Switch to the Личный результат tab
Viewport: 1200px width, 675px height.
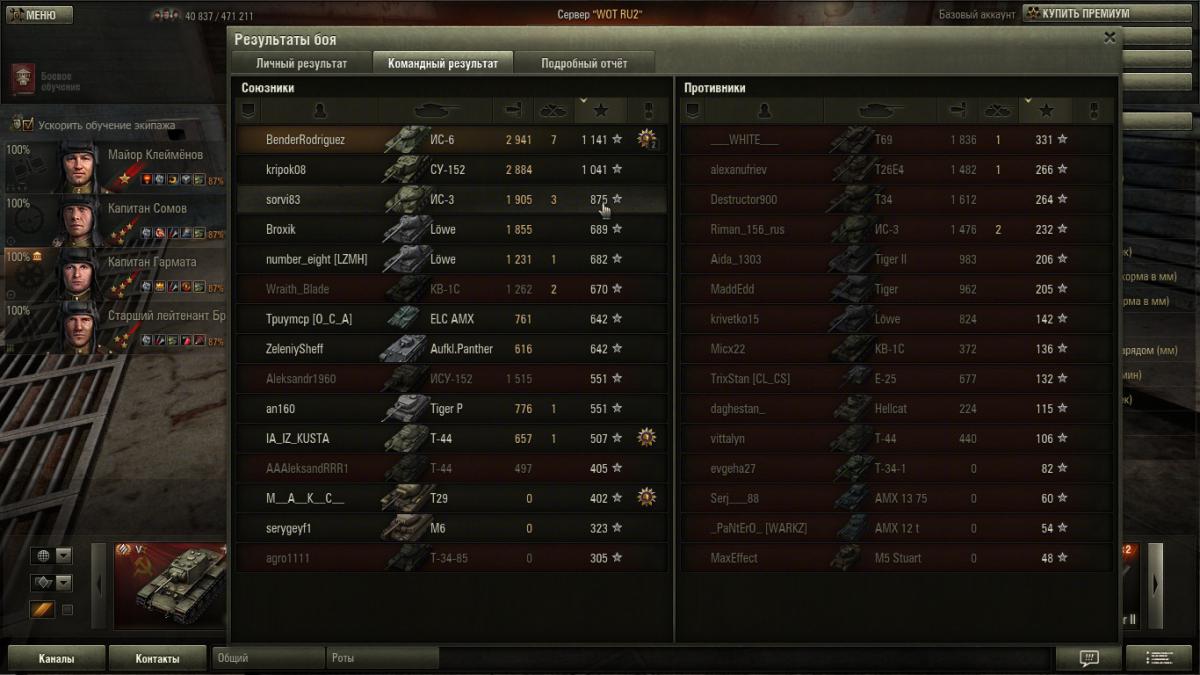click(x=301, y=63)
